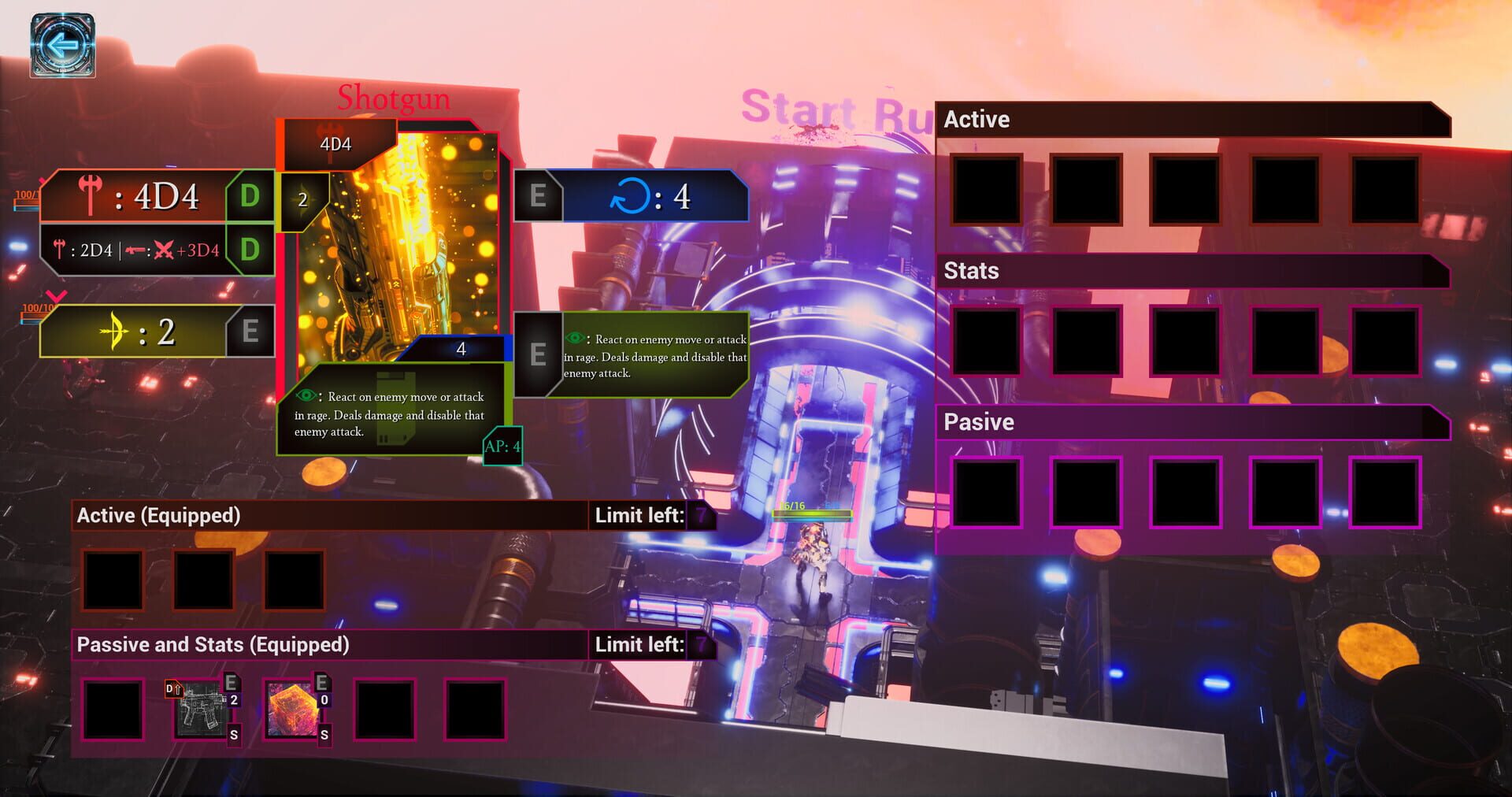Open the Passive and Stats (Equipped) section

213,644
